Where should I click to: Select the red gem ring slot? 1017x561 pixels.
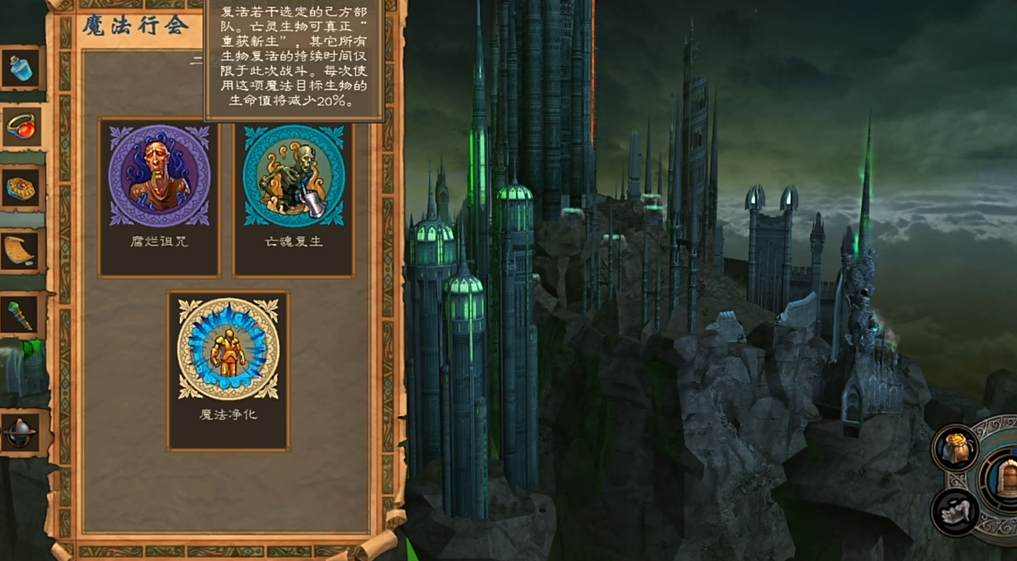point(21,127)
